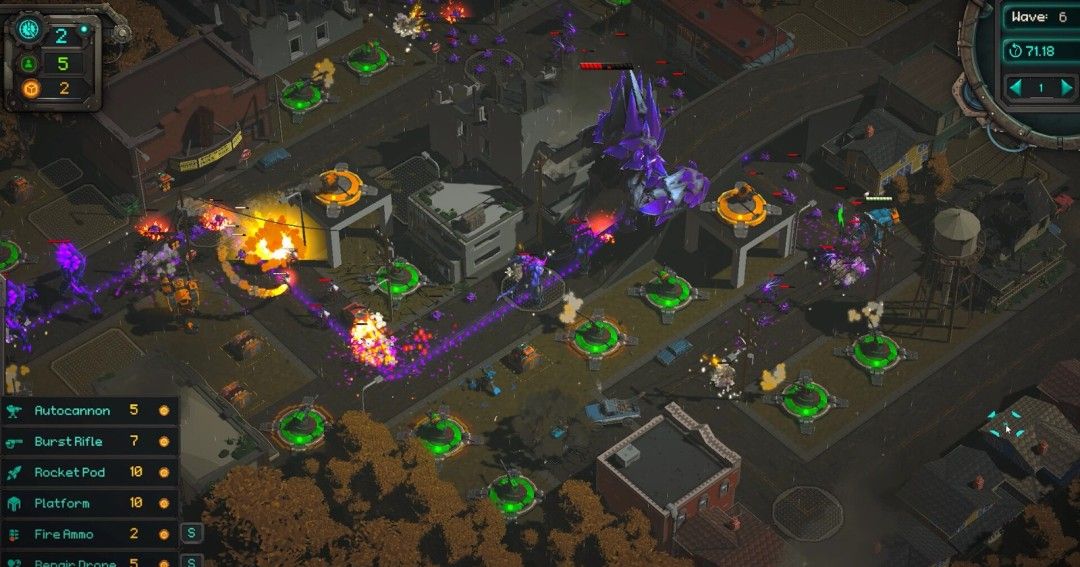Image resolution: width=1080 pixels, height=567 pixels.
Task: Click the S button beside Repair Drone
Action: point(191,560)
